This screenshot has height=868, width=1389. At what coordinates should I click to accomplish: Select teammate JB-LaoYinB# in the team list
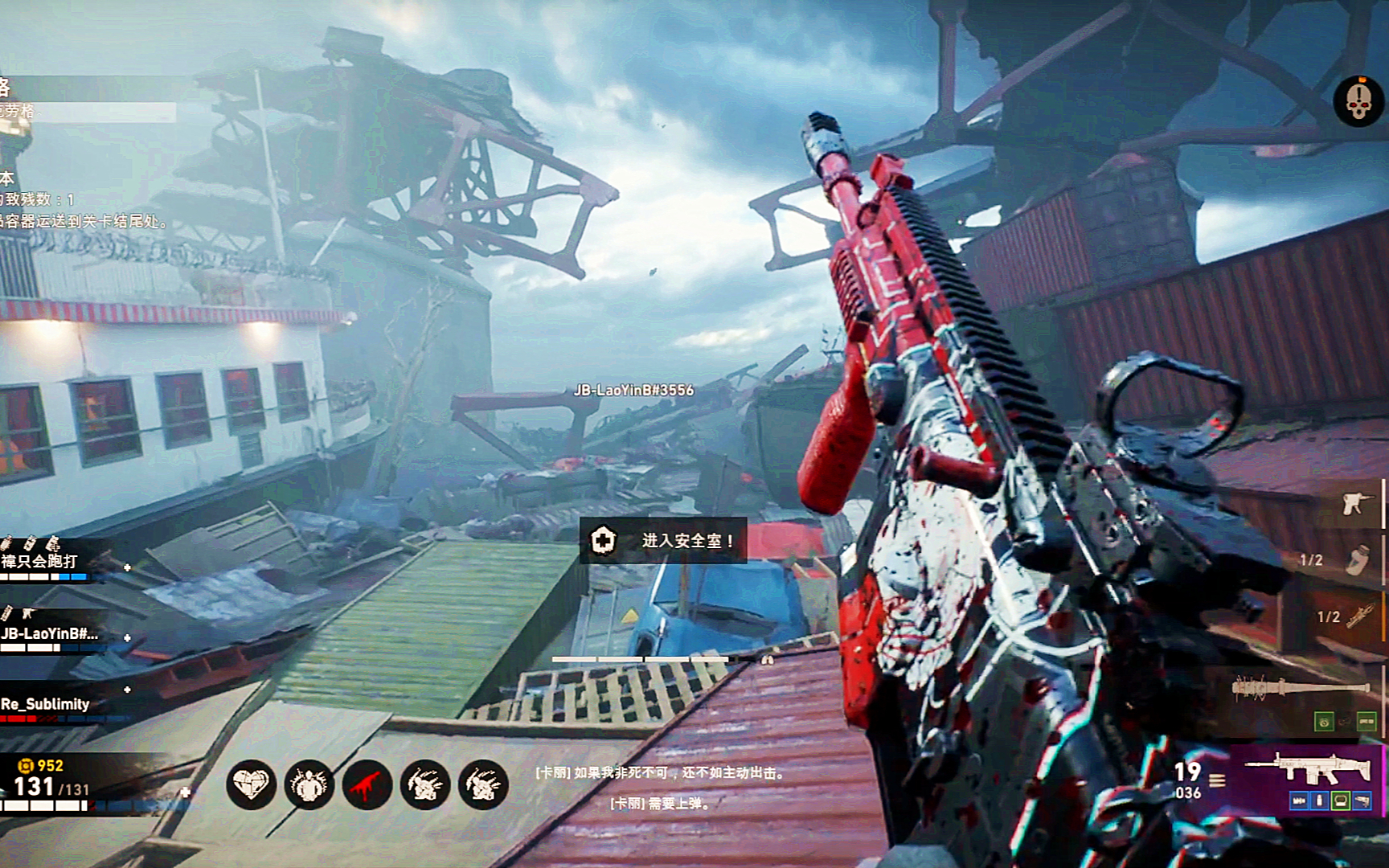pos(50,634)
